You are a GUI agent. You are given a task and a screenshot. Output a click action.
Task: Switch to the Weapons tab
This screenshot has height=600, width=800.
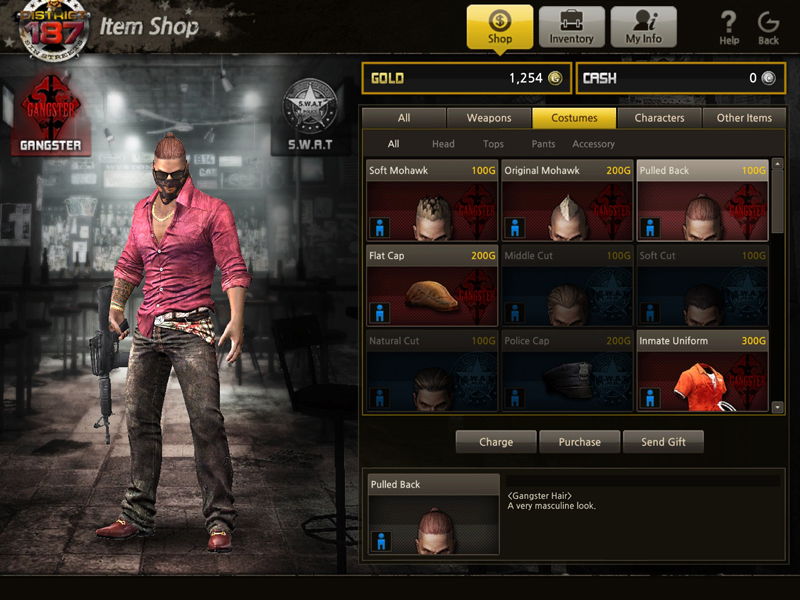(489, 118)
